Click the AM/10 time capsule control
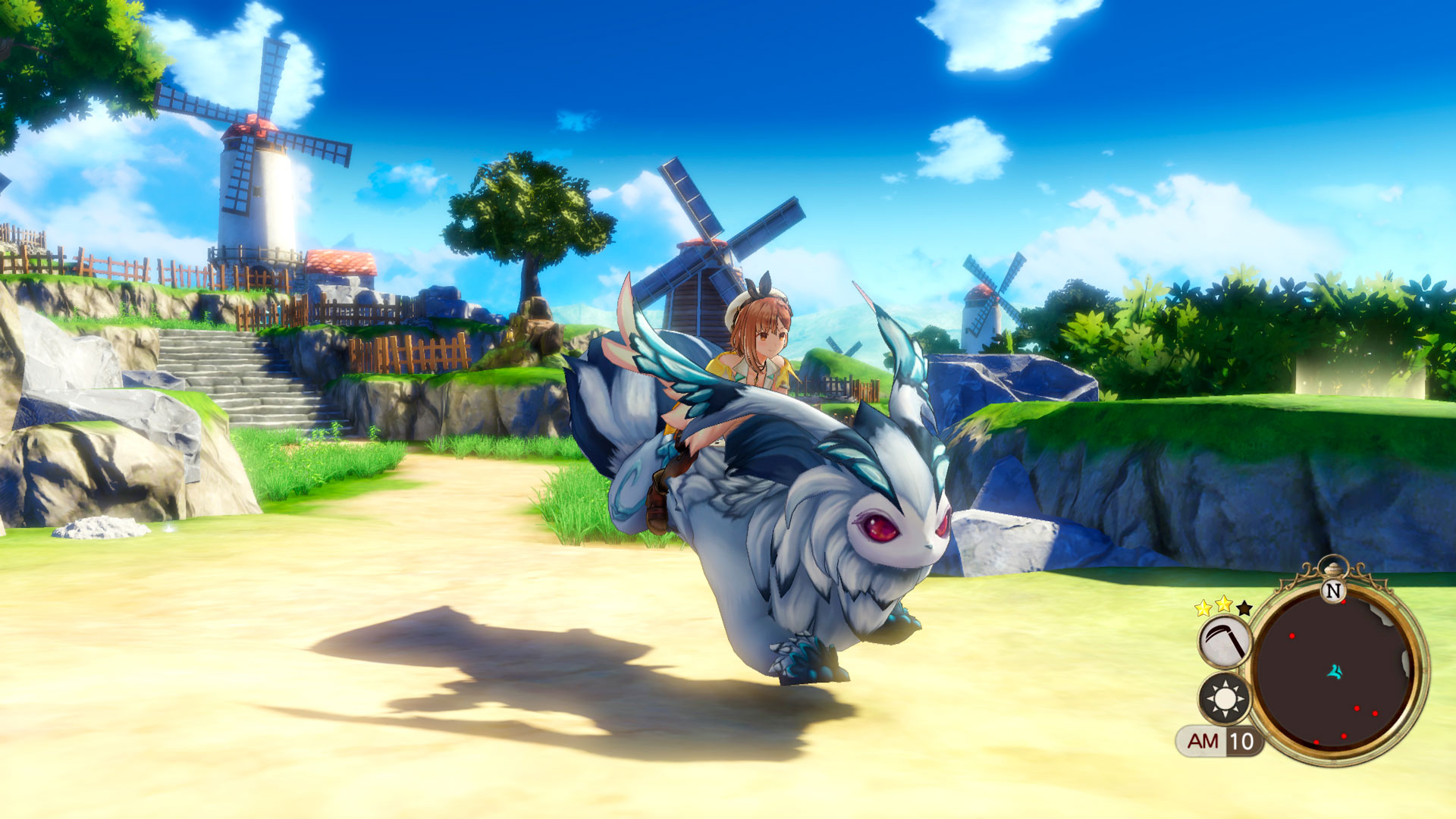This screenshot has width=1456, height=819. [1221, 741]
